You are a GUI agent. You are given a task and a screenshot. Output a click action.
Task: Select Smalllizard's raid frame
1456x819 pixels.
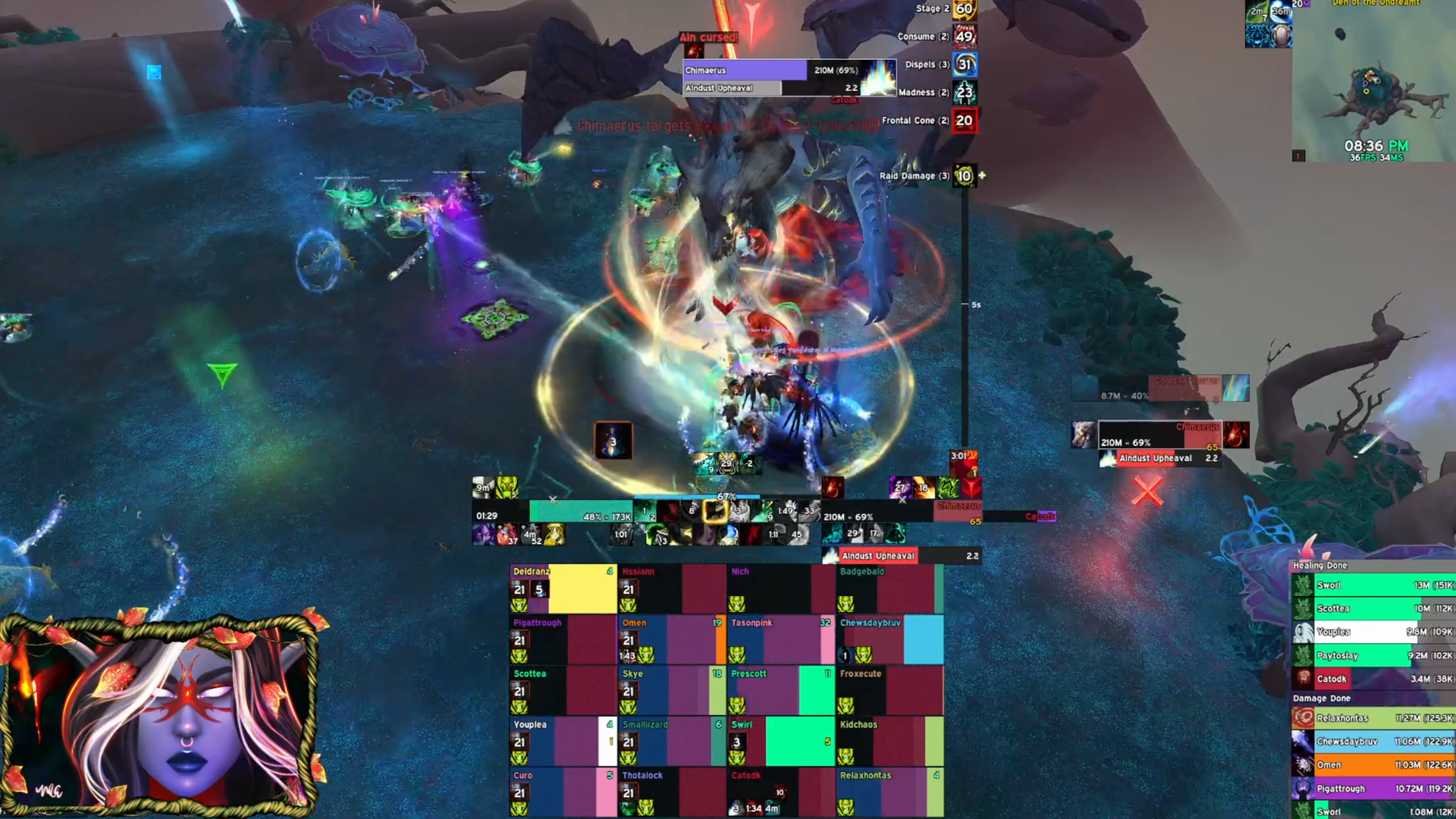tap(672, 741)
